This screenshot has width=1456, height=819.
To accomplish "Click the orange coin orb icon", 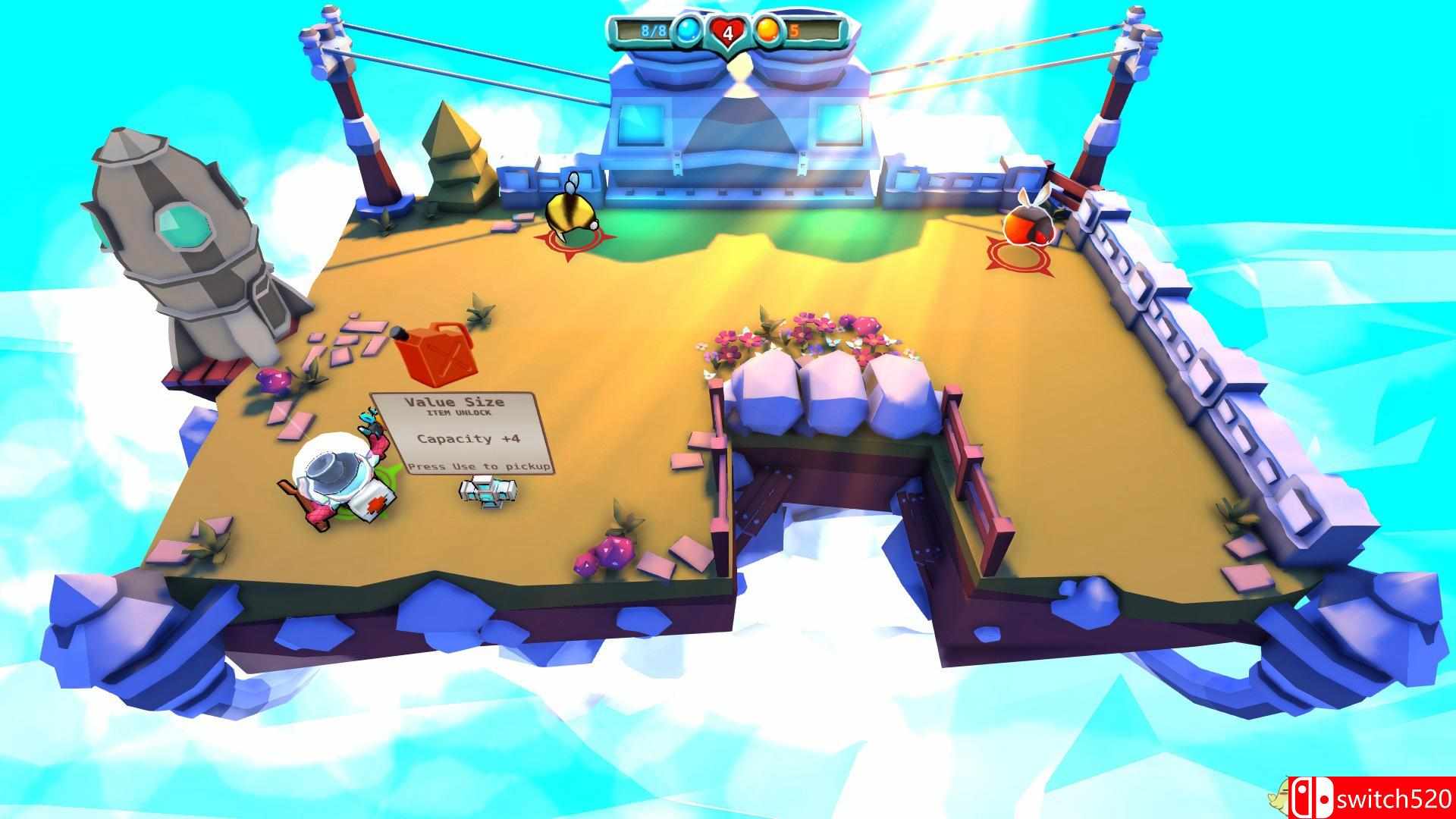I will pos(767,31).
